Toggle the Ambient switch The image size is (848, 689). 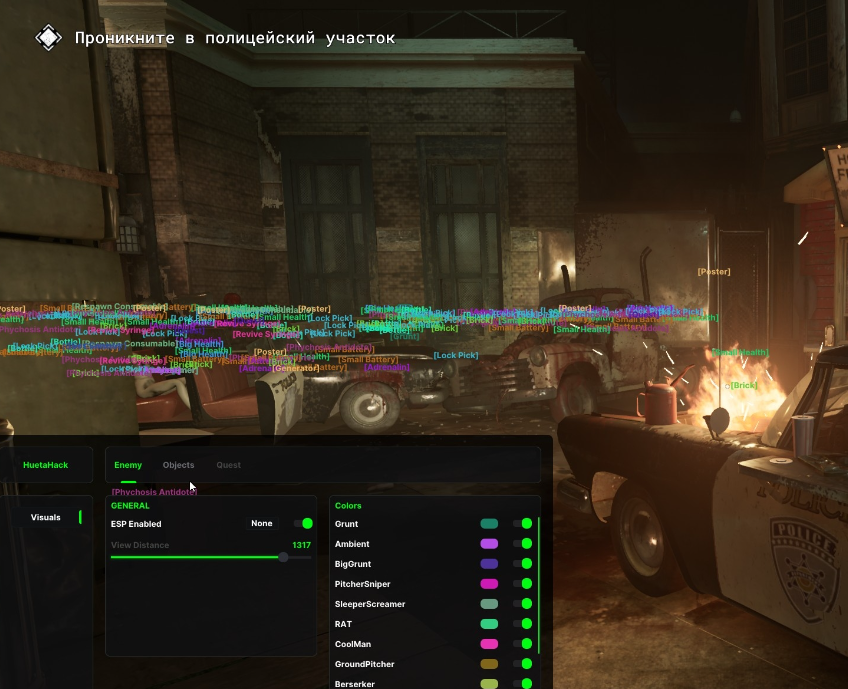pos(522,543)
